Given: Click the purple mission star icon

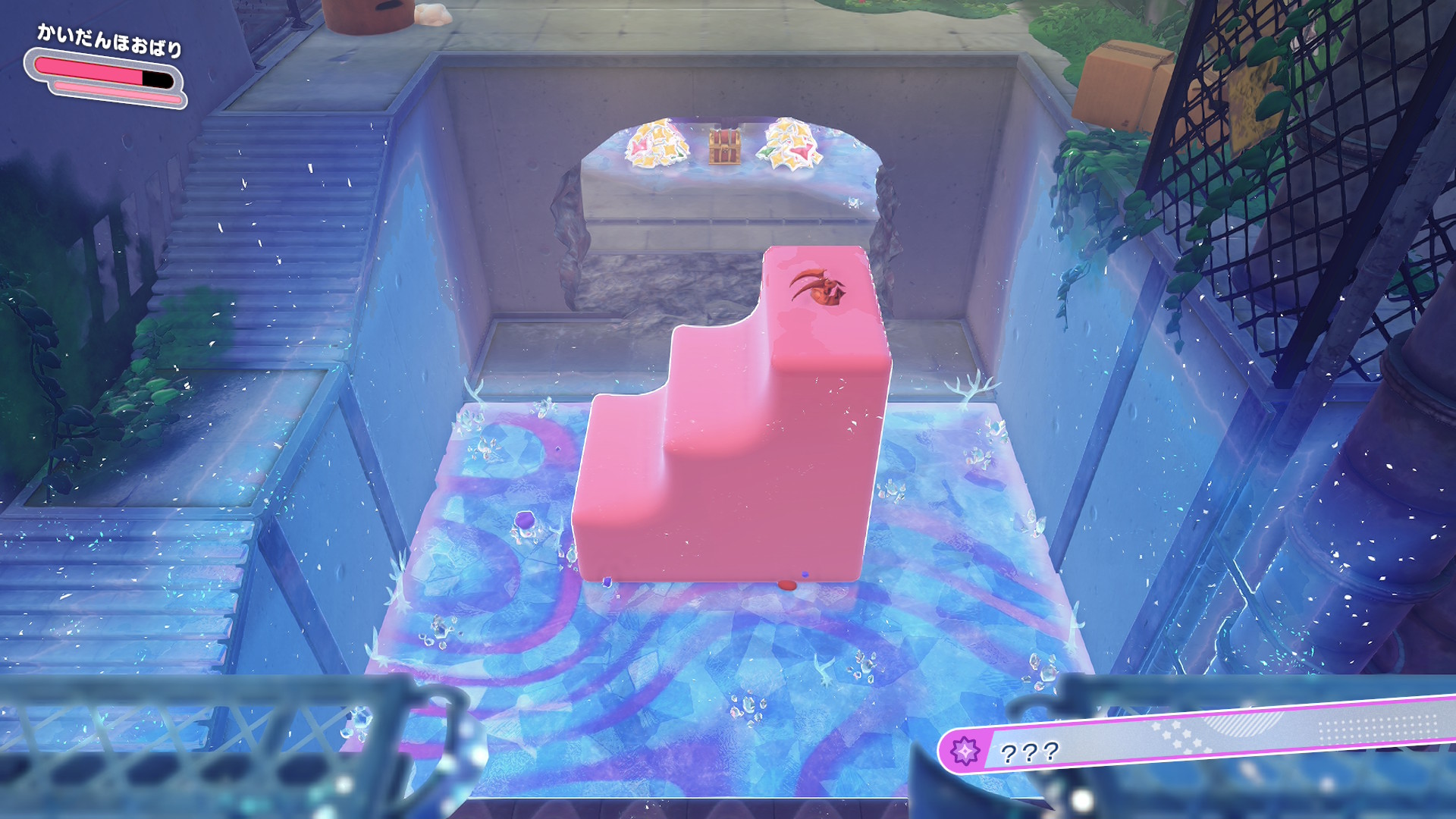Looking at the screenshot, I should (x=965, y=752).
